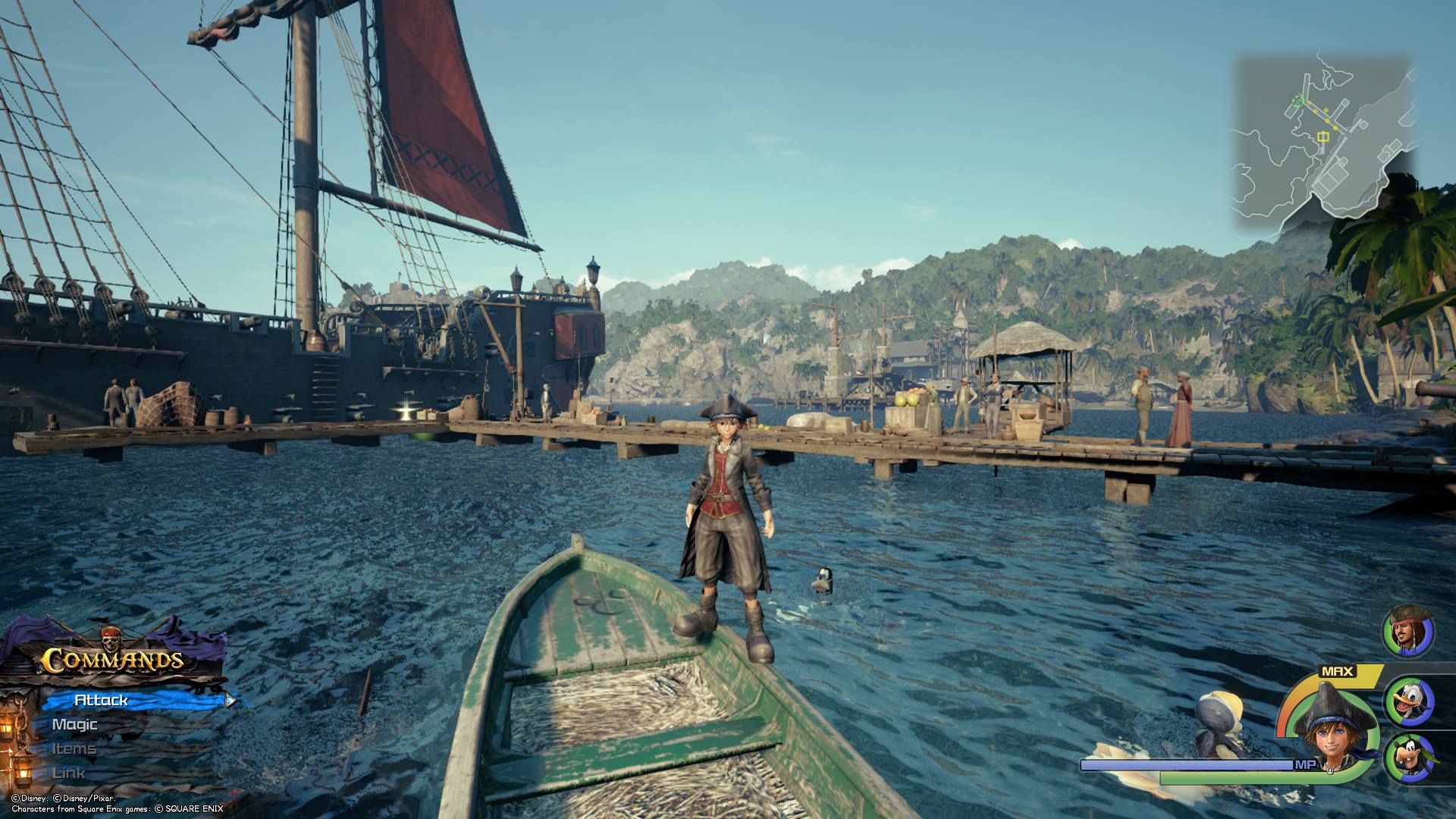This screenshot has height=819, width=1456.
Task: Select Donald Duck's party portrait
Action: click(x=1409, y=701)
